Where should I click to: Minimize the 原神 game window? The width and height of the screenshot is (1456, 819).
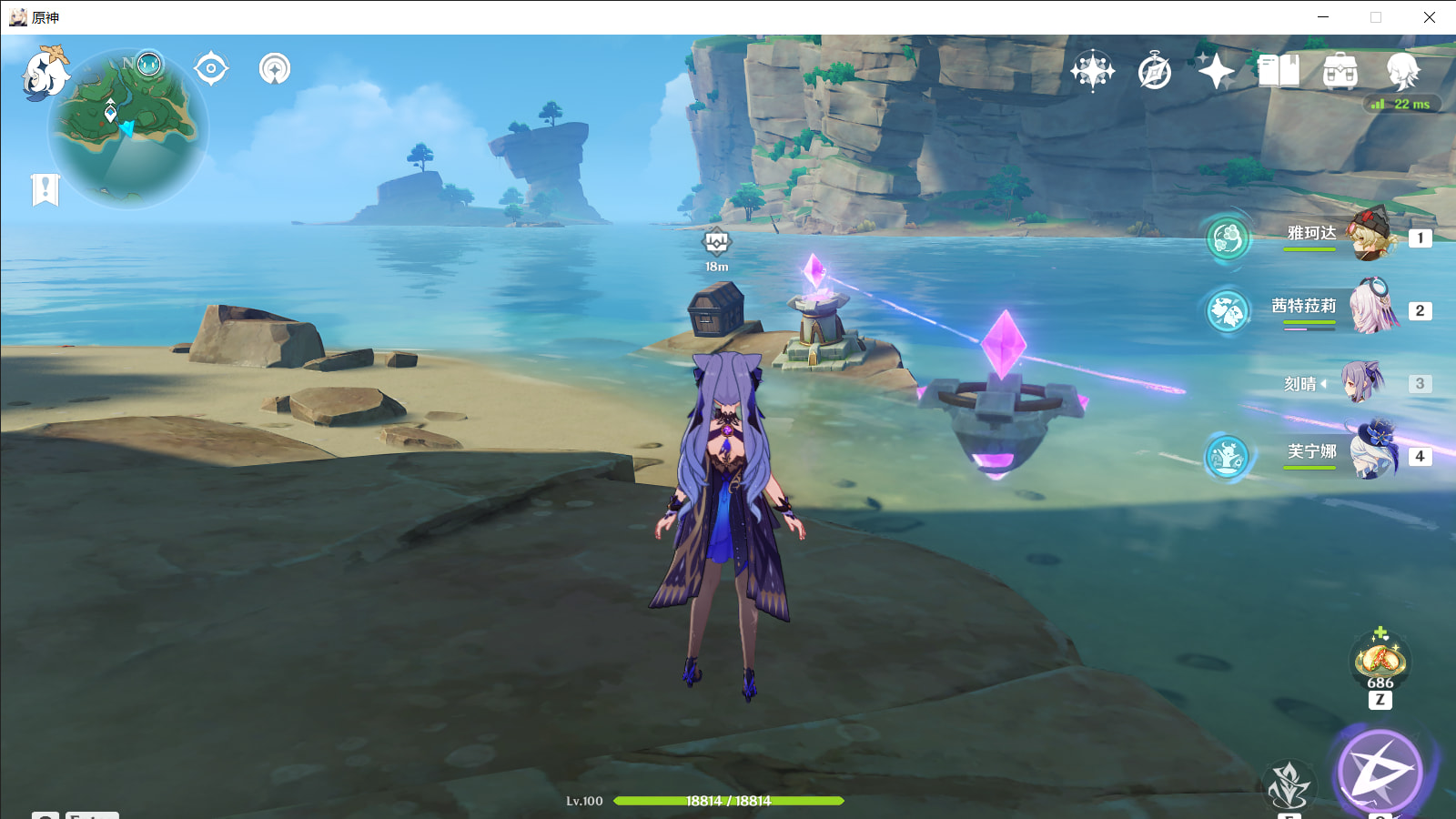point(1323,17)
